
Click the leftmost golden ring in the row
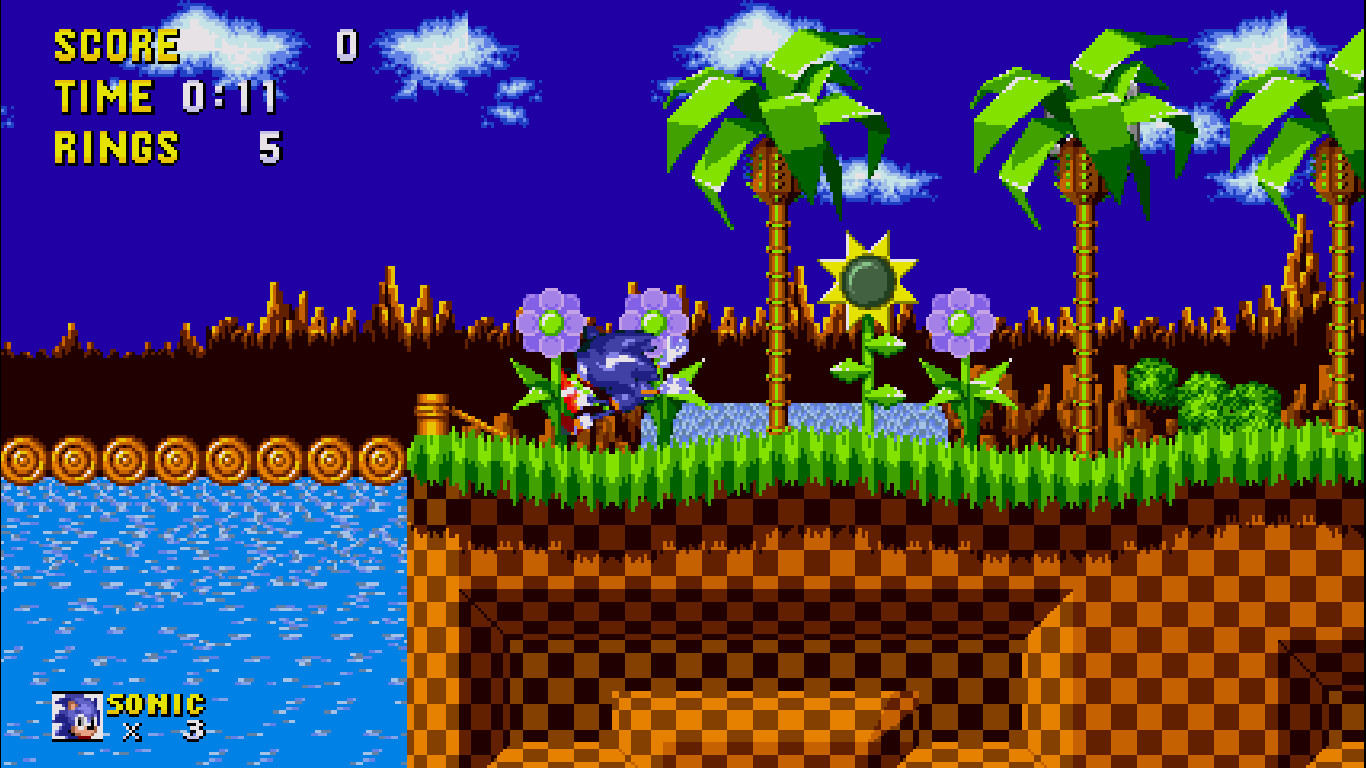23,458
